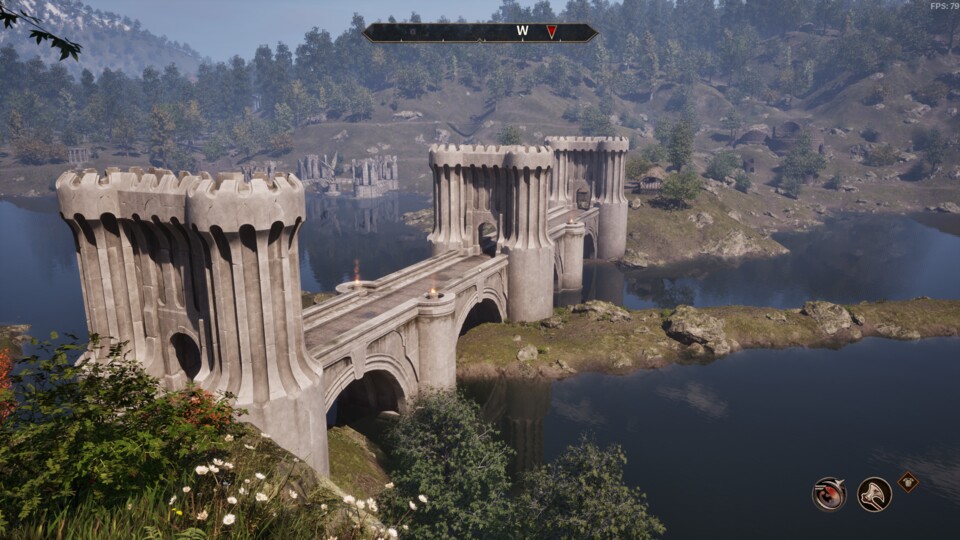Select the red swirl spell icon
The image size is (960, 540).
829,494
